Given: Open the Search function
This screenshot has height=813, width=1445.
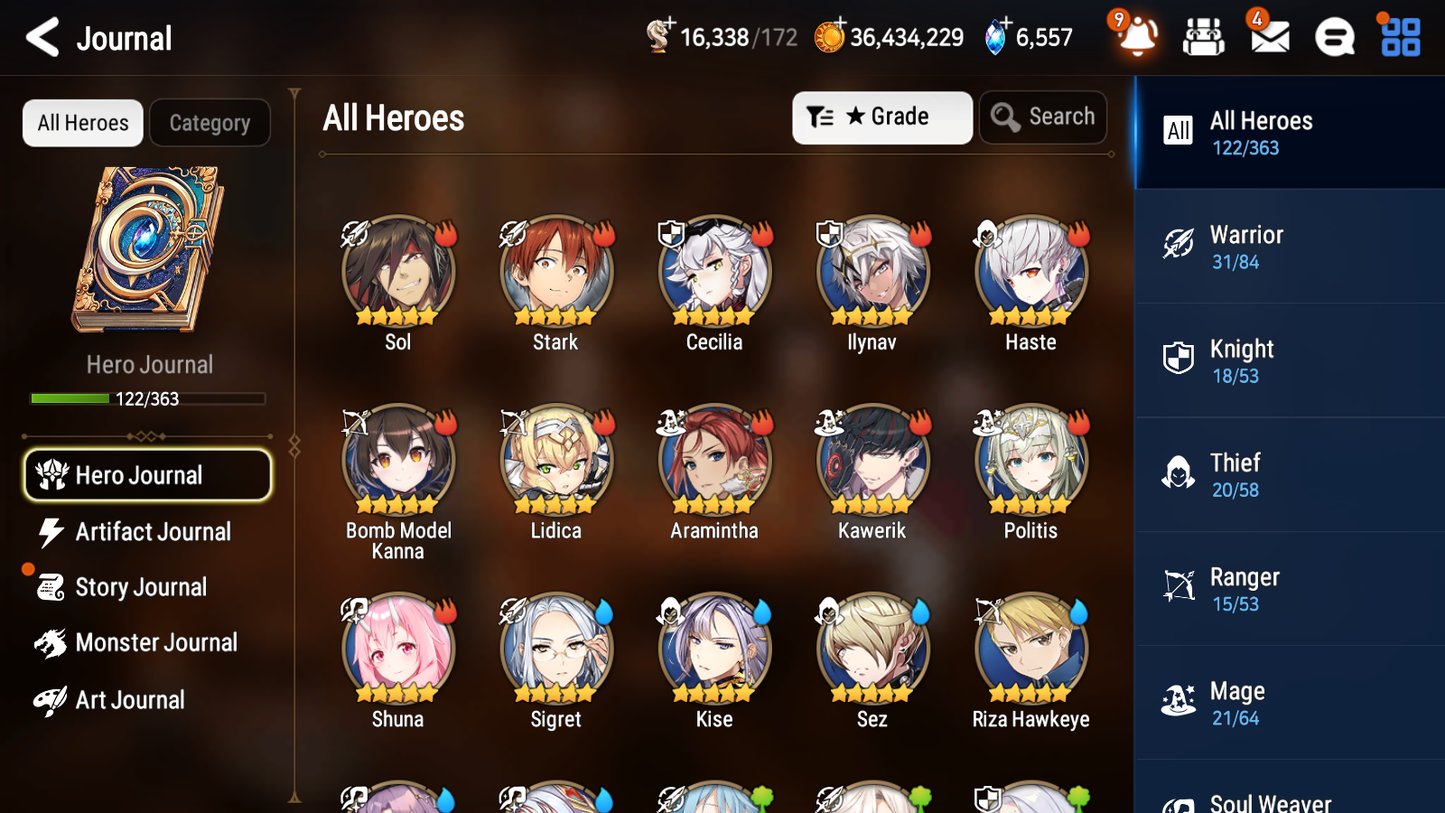Looking at the screenshot, I should 1042,117.
